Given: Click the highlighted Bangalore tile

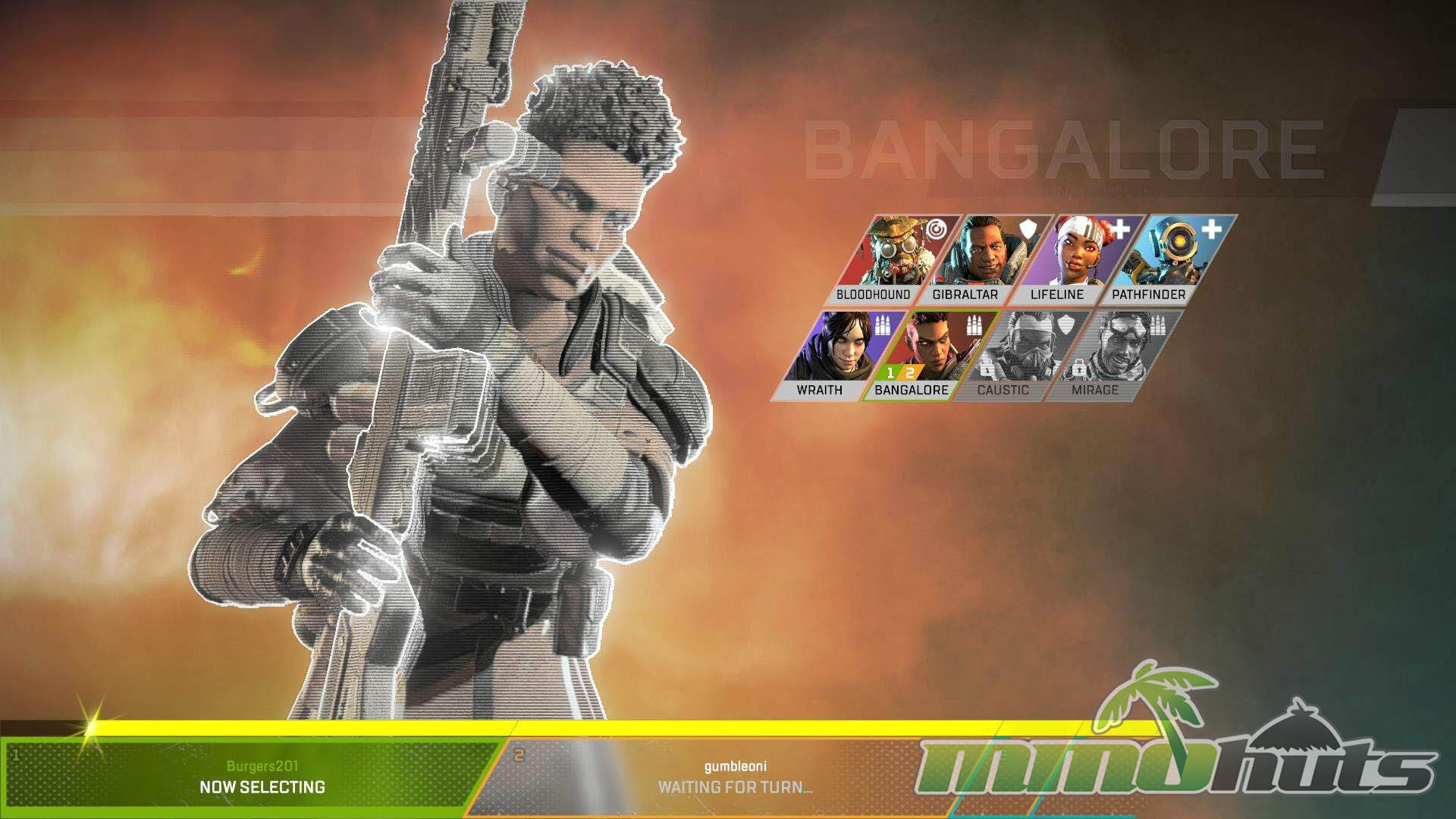Looking at the screenshot, I should 921,355.
